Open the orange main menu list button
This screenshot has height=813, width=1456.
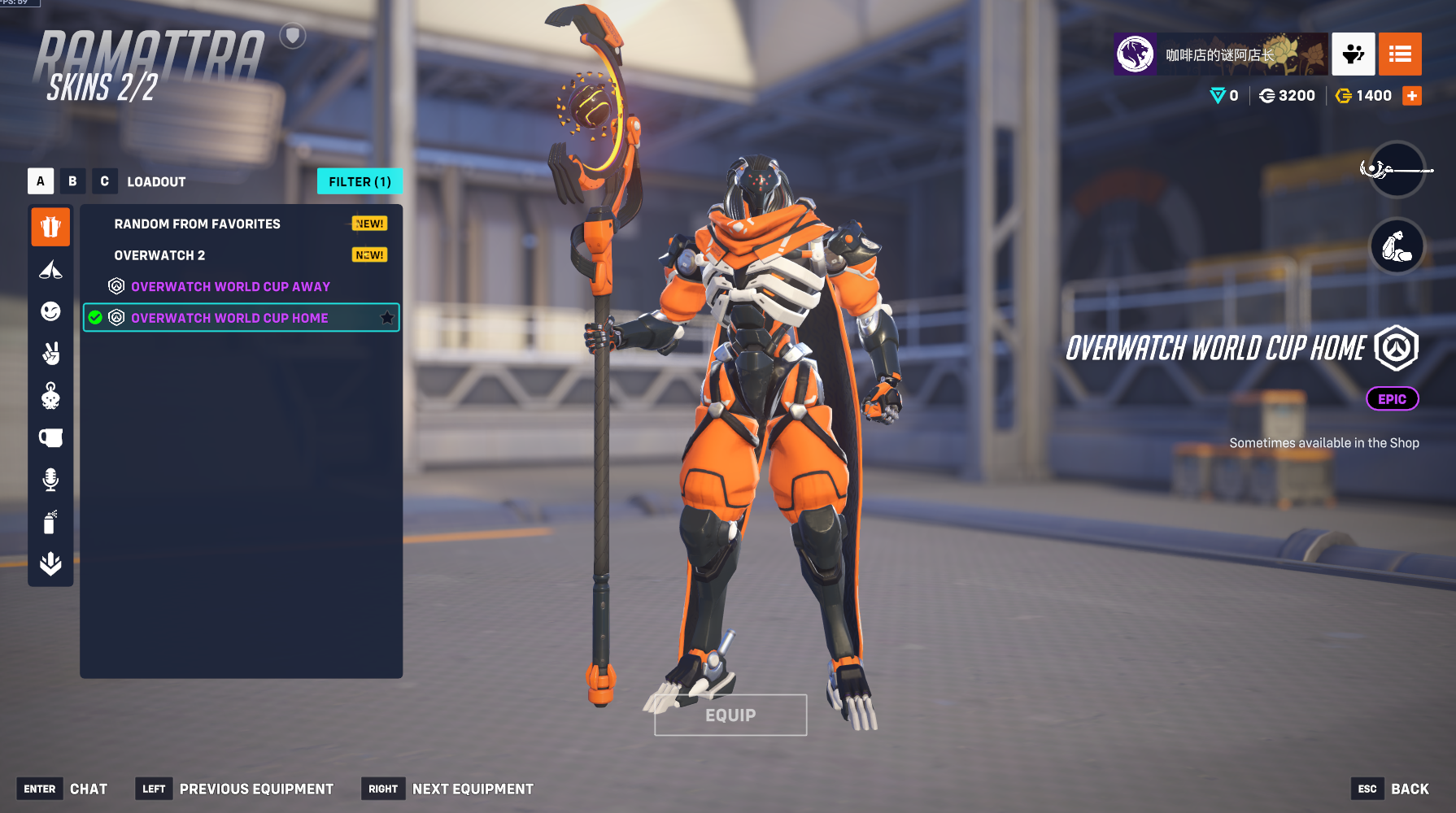click(x=1400, y=54)
